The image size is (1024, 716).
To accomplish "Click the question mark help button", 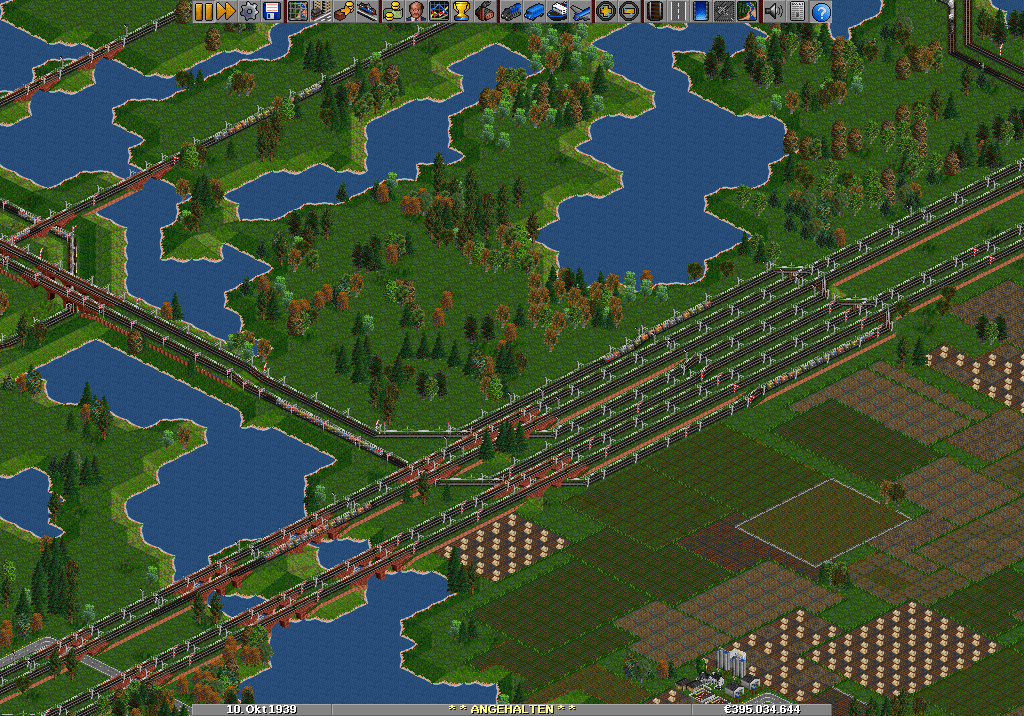I will point(820,11).
